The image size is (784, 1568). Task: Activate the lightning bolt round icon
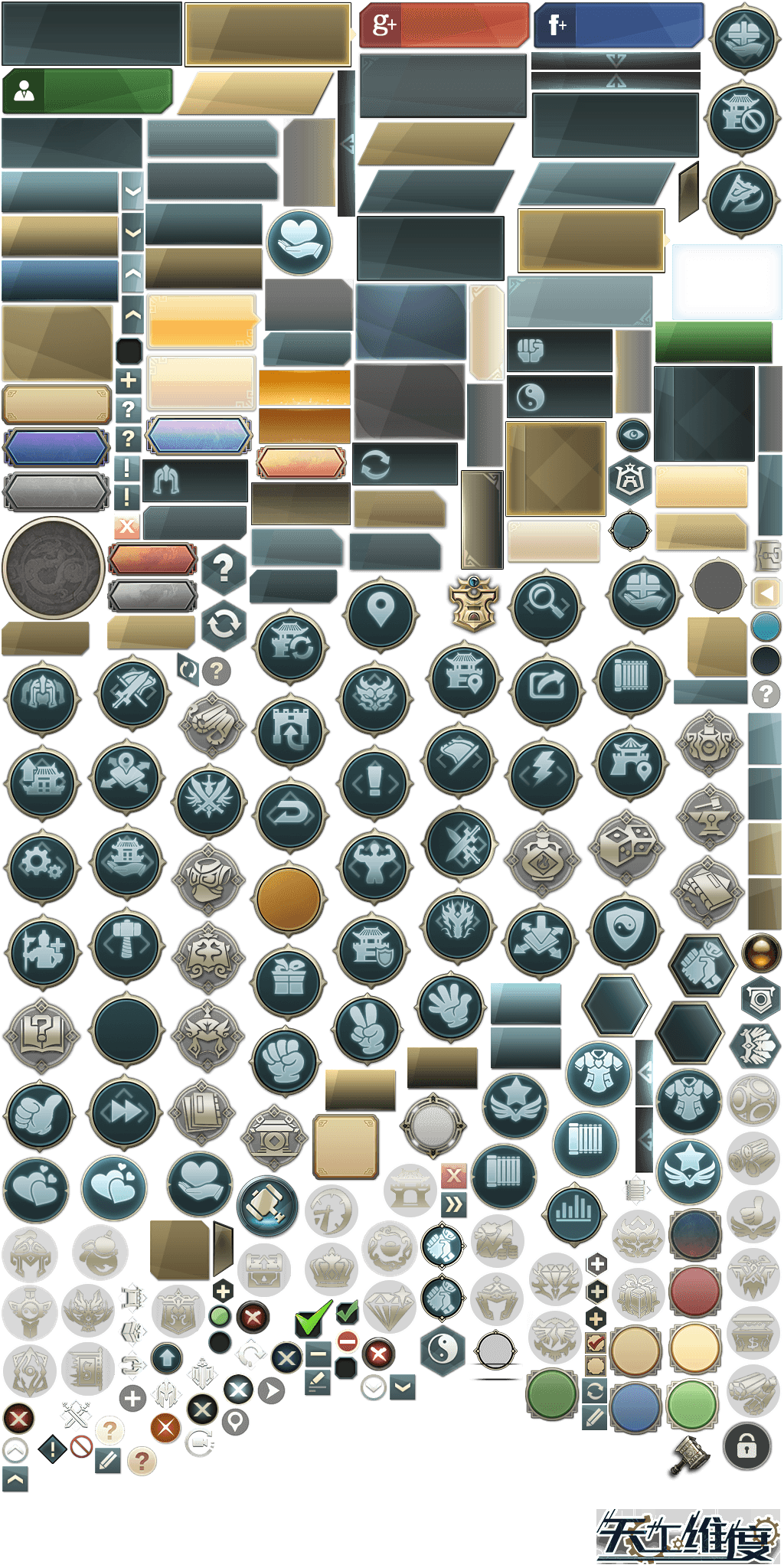coord(543,773)
